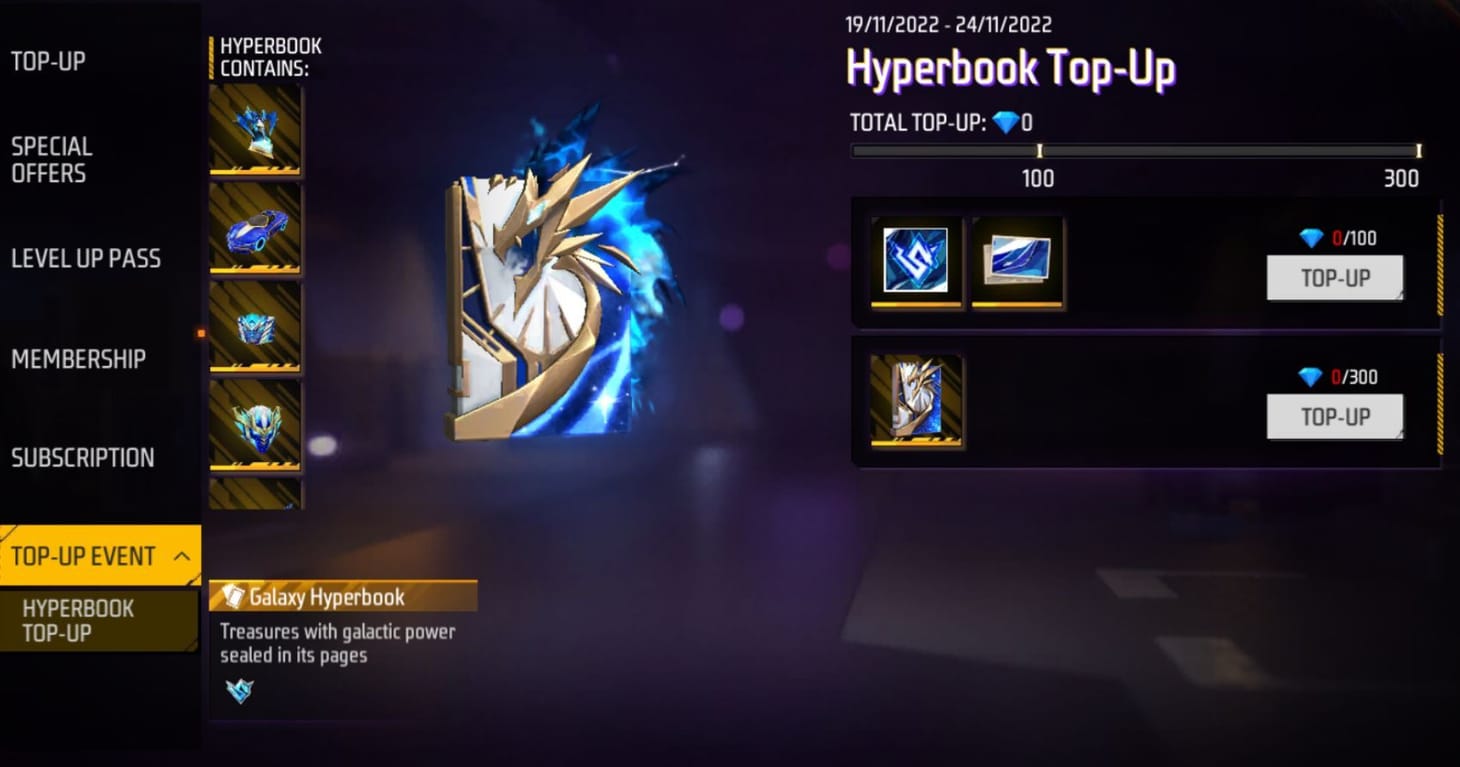Select LEVEL UP PASS from the sidebar
This screenshot has width=1460, height=767.
86,258
